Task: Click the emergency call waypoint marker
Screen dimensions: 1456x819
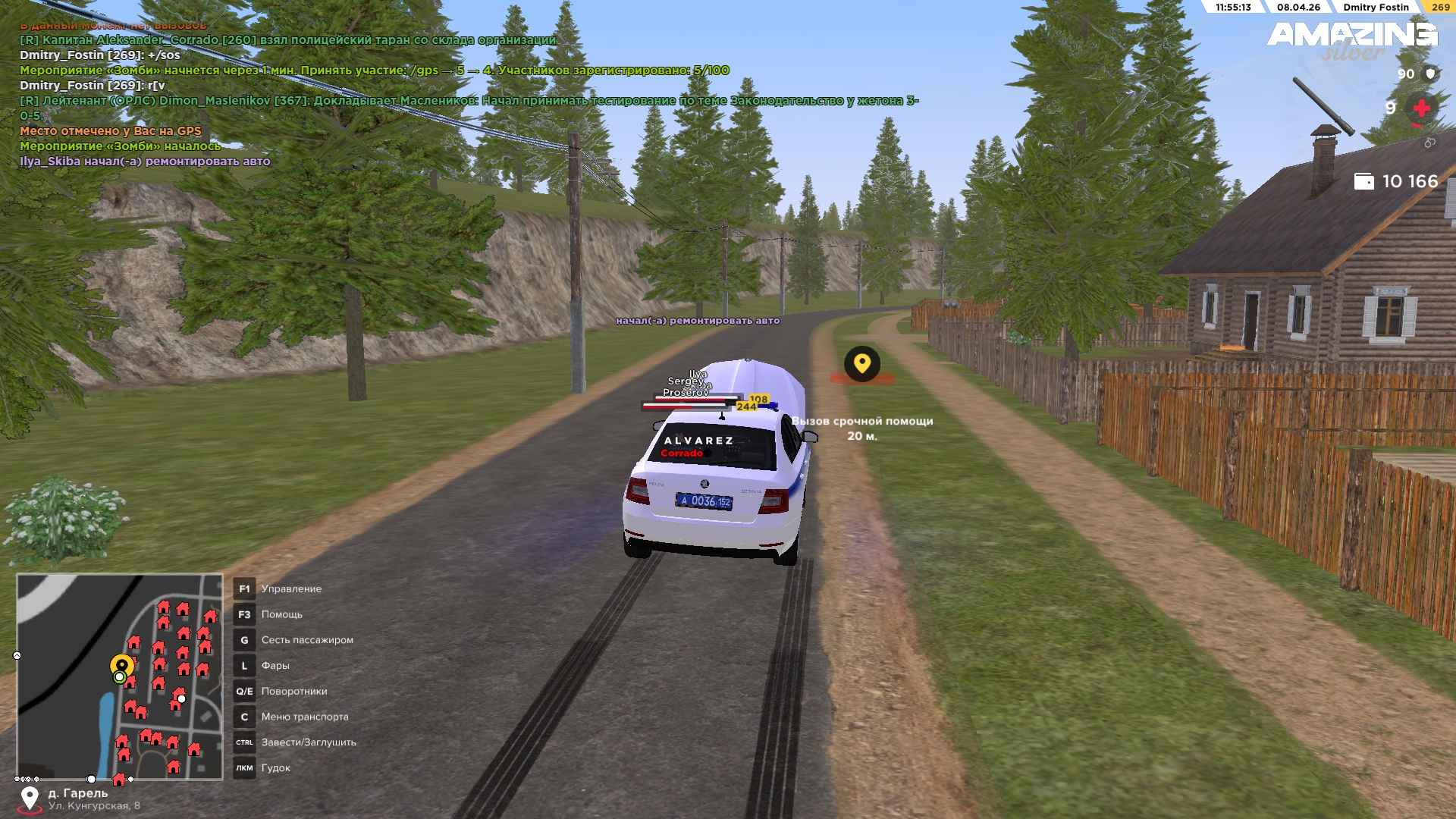Action: [861, 364]
